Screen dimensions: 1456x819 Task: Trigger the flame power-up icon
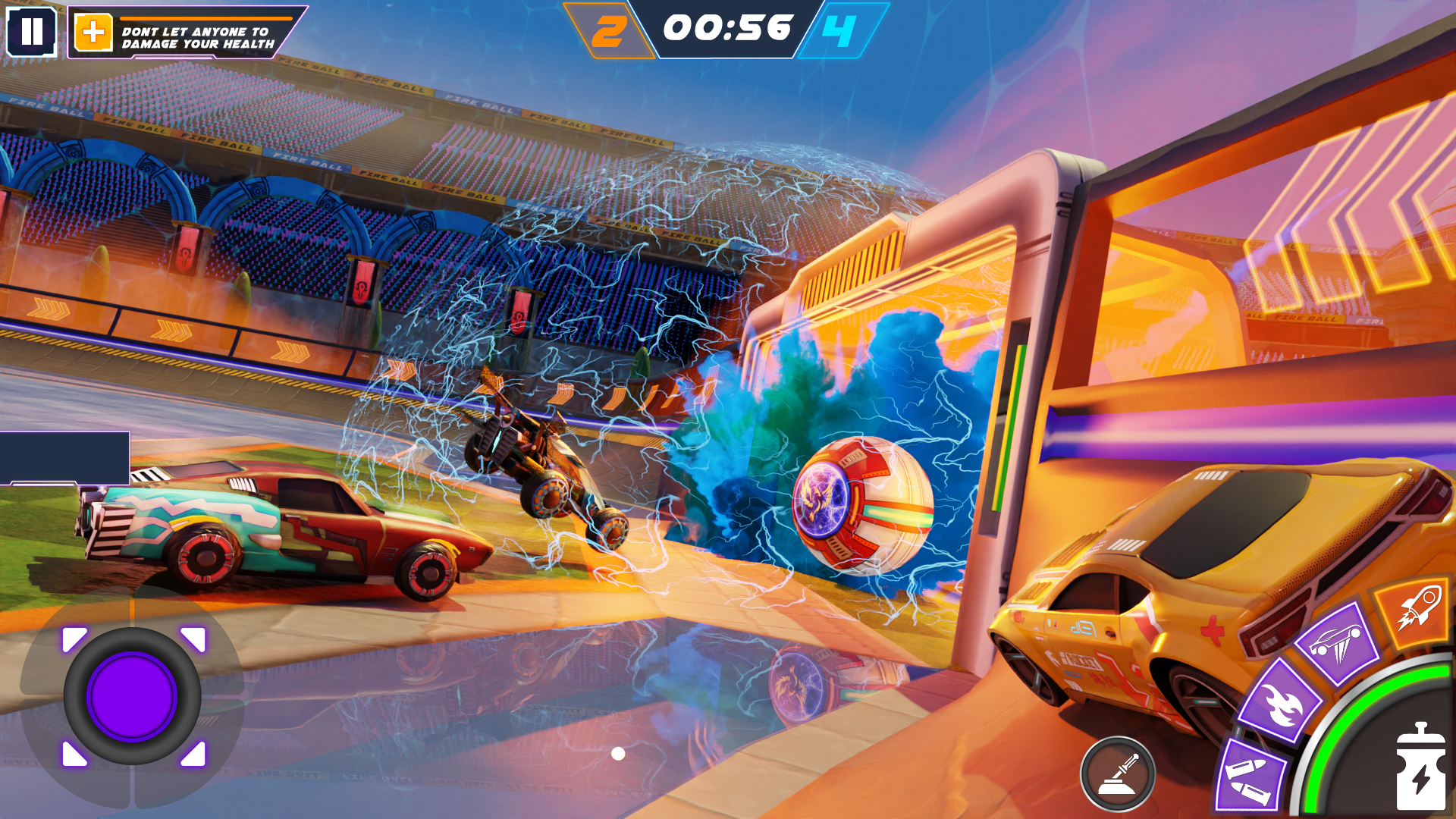click(x=1282, y=707)
